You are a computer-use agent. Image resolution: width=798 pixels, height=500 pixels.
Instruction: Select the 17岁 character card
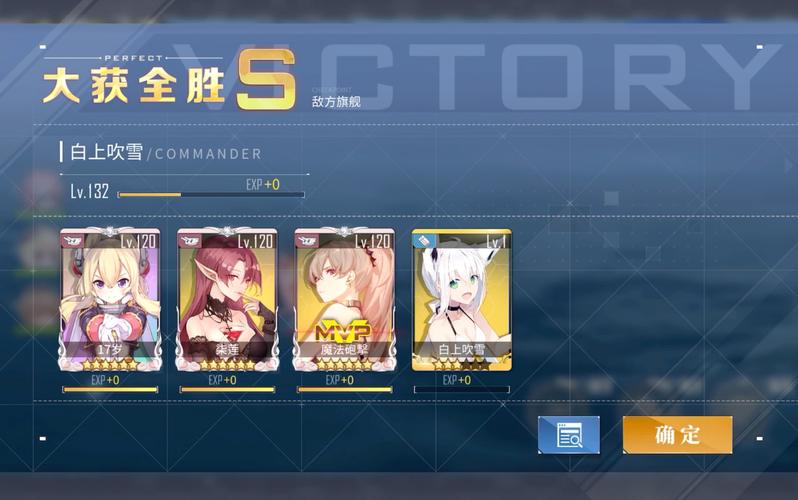[x=109, y=300]
